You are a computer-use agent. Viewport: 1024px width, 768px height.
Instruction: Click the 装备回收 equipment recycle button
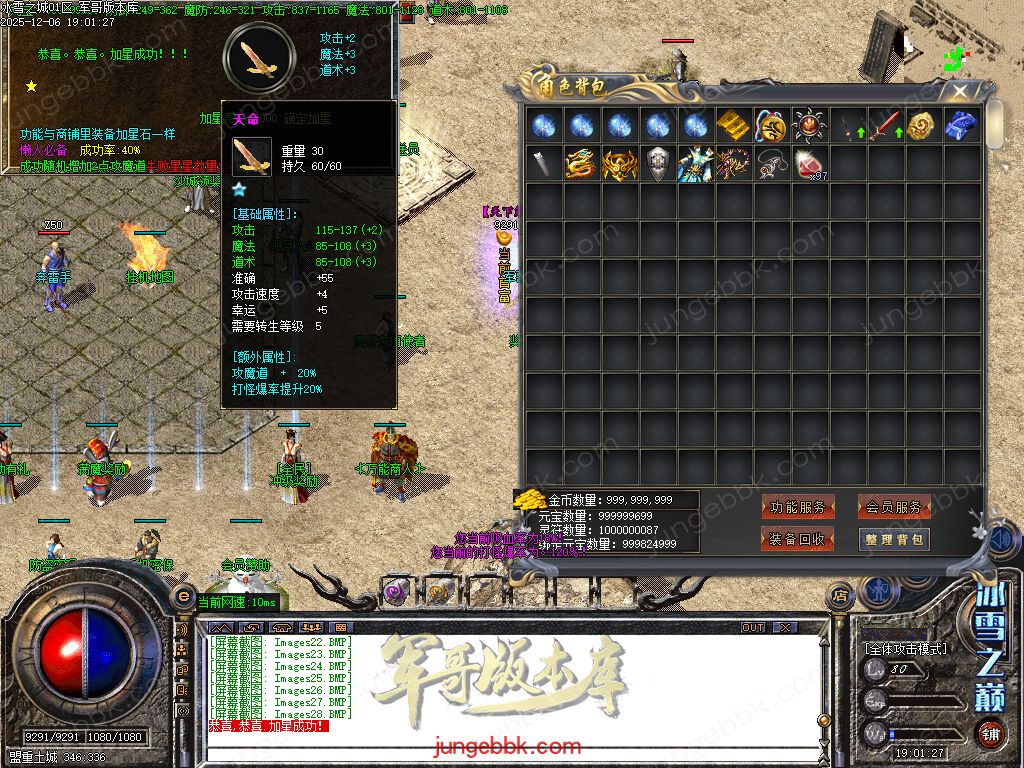click(x=798, y=540)
